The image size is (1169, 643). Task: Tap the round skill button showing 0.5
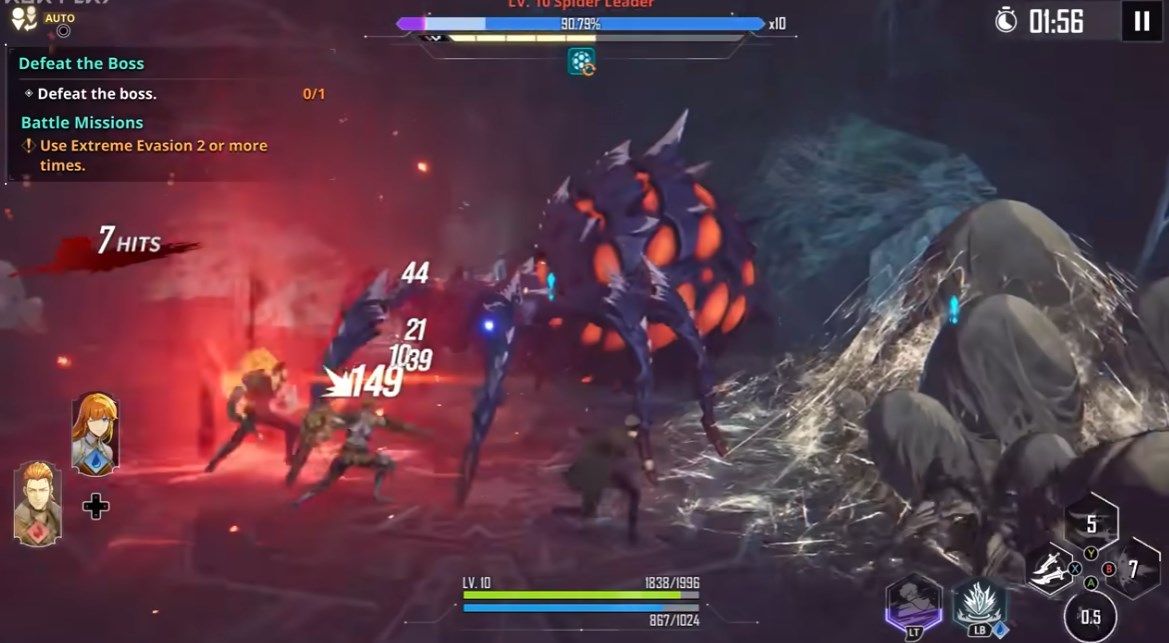click(x=1090, y=616)
